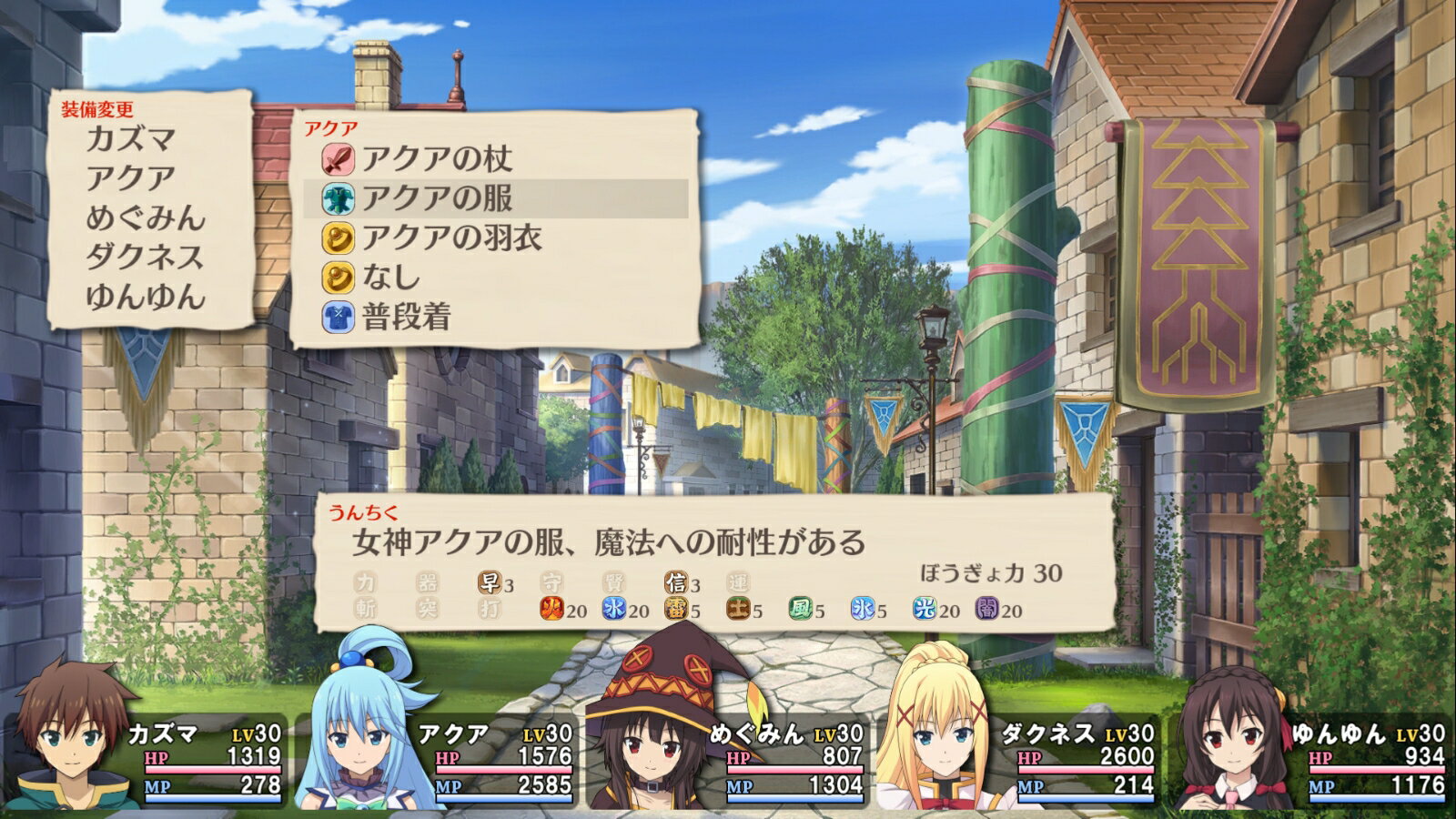
Task: Click the ring accessory icon beside アクアの羽衣
Action: [341, 236]
